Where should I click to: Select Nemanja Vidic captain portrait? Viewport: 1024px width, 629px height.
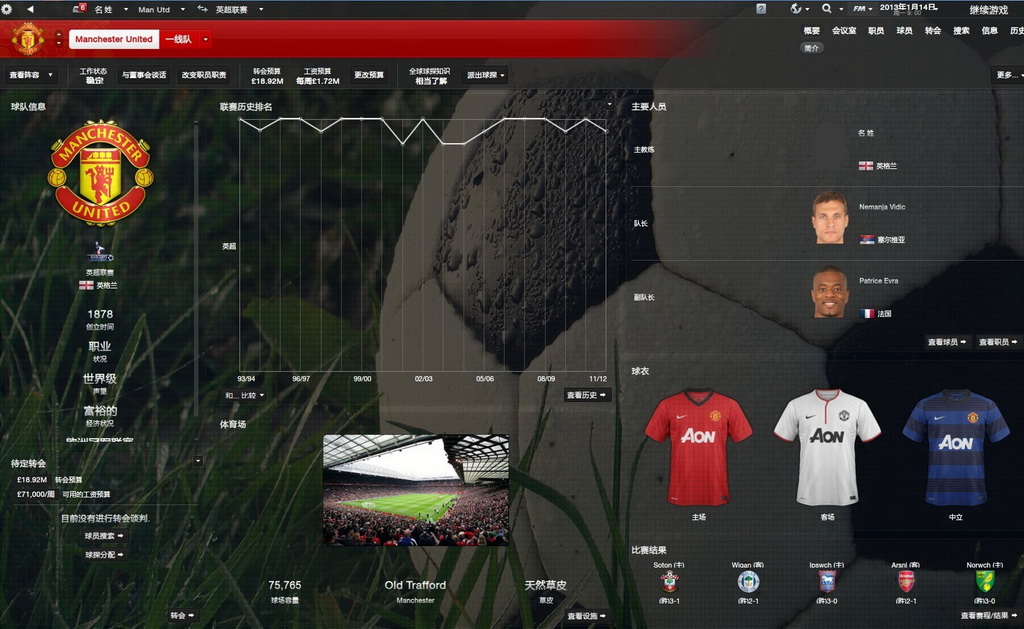829,218
